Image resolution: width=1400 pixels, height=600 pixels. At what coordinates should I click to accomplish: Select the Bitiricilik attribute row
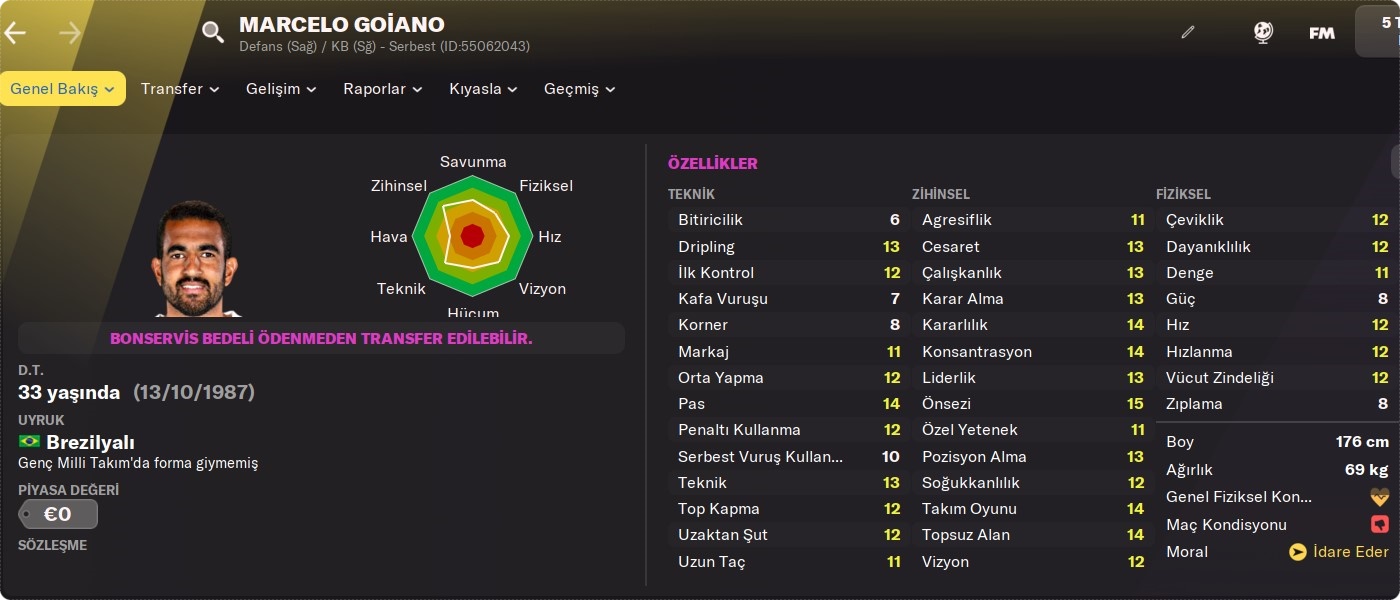788,220
